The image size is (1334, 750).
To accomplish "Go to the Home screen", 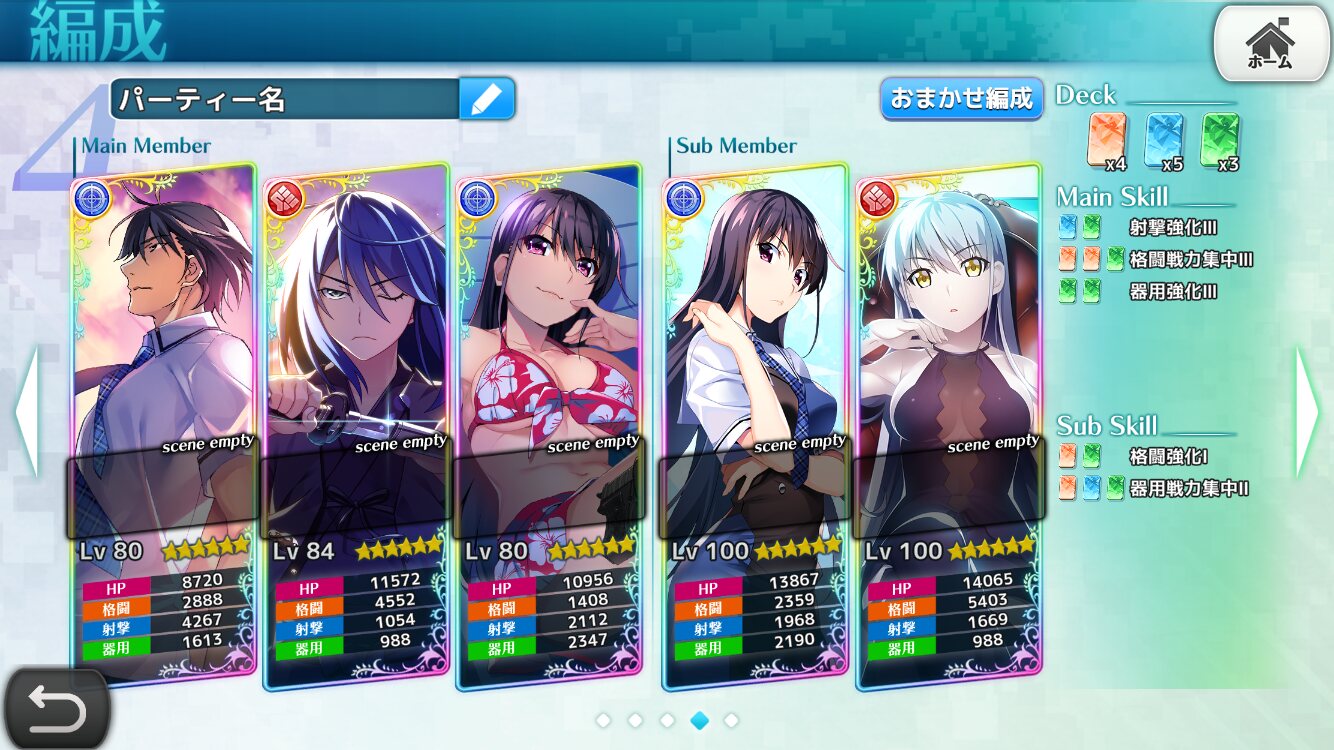I will (1270, 44).
